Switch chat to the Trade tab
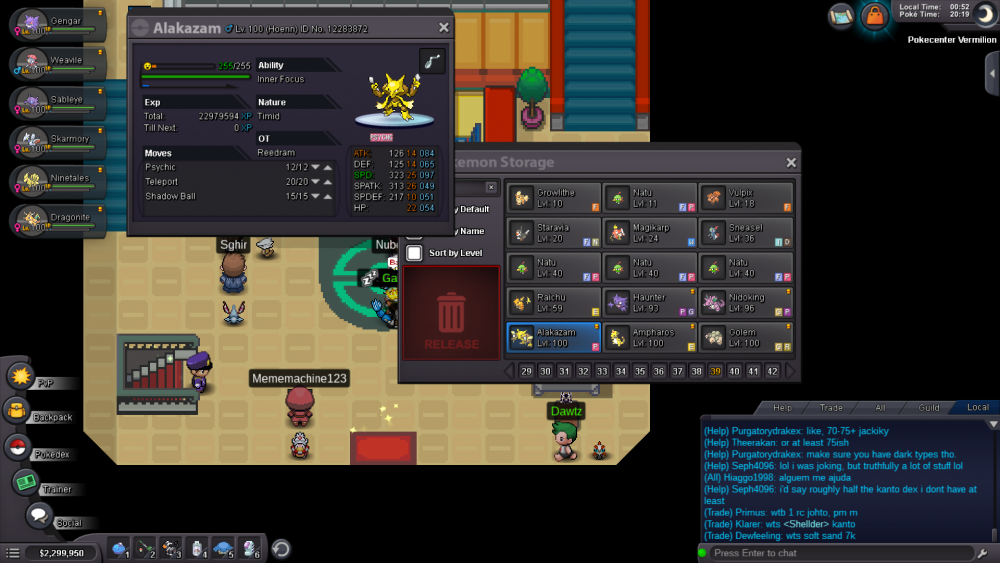Screen dimensions: 1000x563 pos(831,407)
